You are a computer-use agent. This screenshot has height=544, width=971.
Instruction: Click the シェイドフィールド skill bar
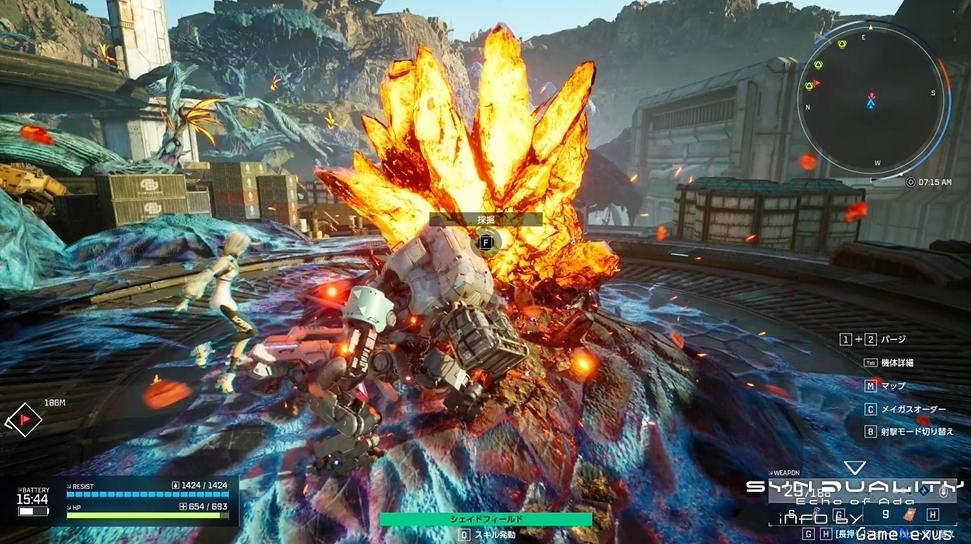485,520
